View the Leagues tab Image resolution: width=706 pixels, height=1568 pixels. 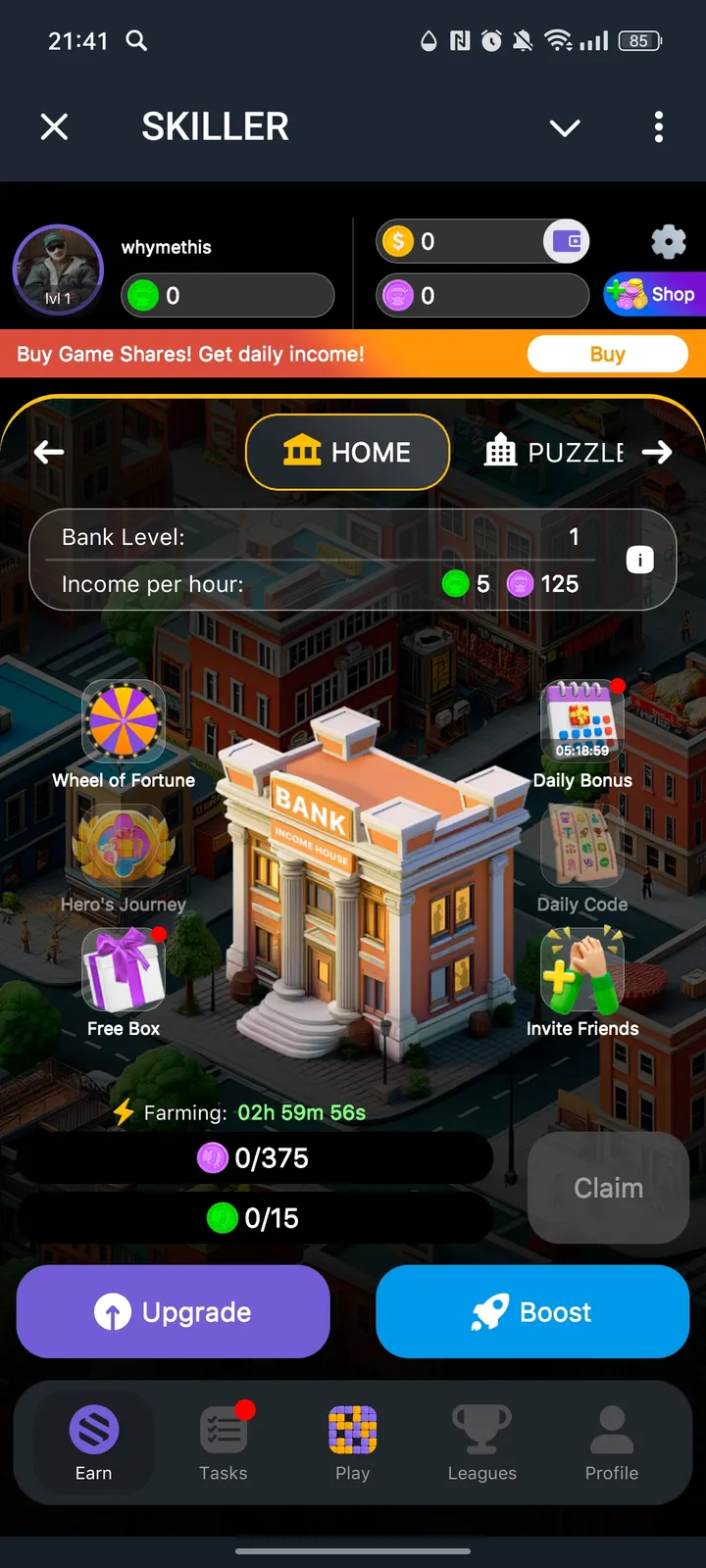pos(481,1443)
